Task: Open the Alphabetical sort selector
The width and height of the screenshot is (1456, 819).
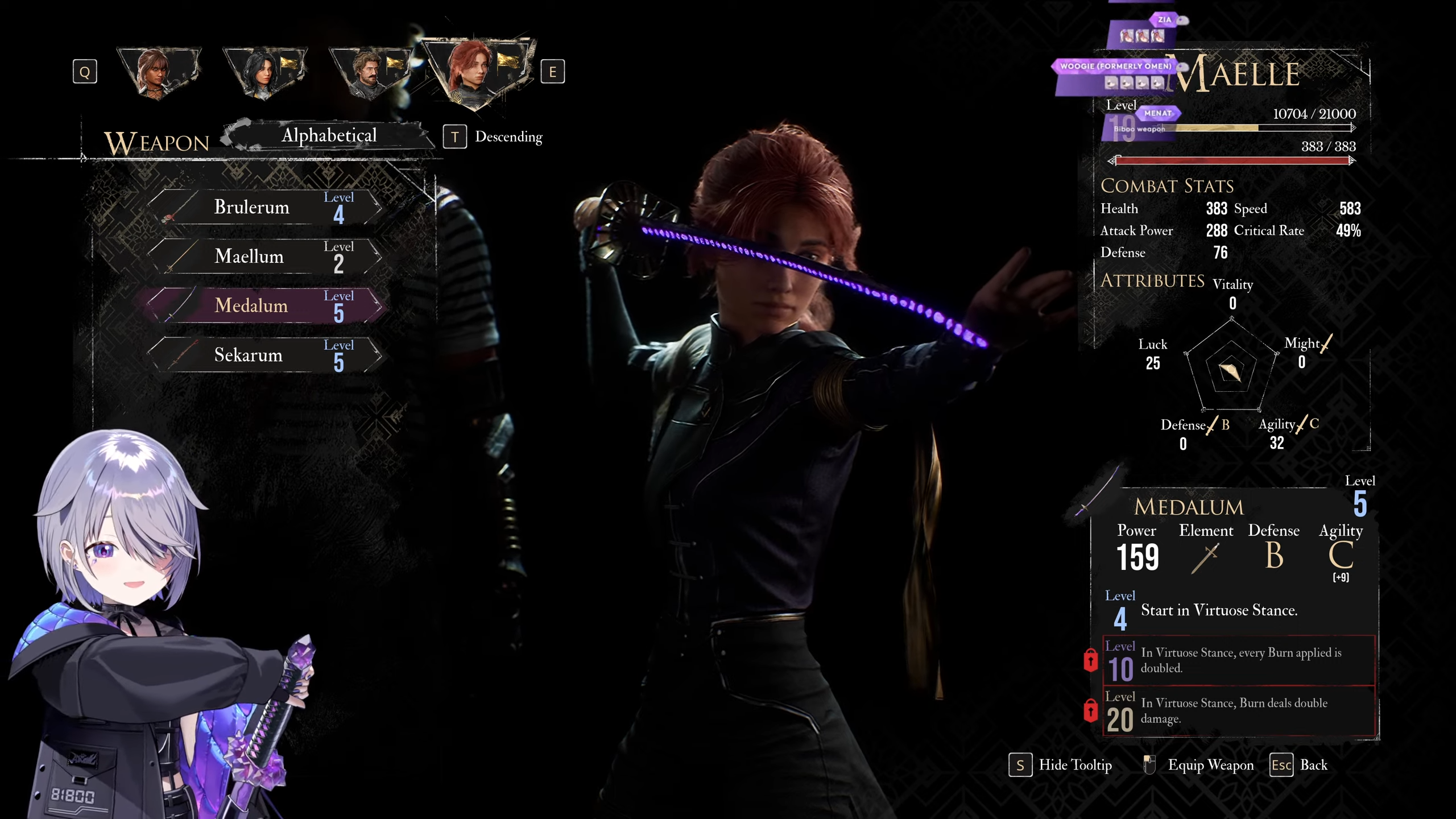Action: coord(329,135)
